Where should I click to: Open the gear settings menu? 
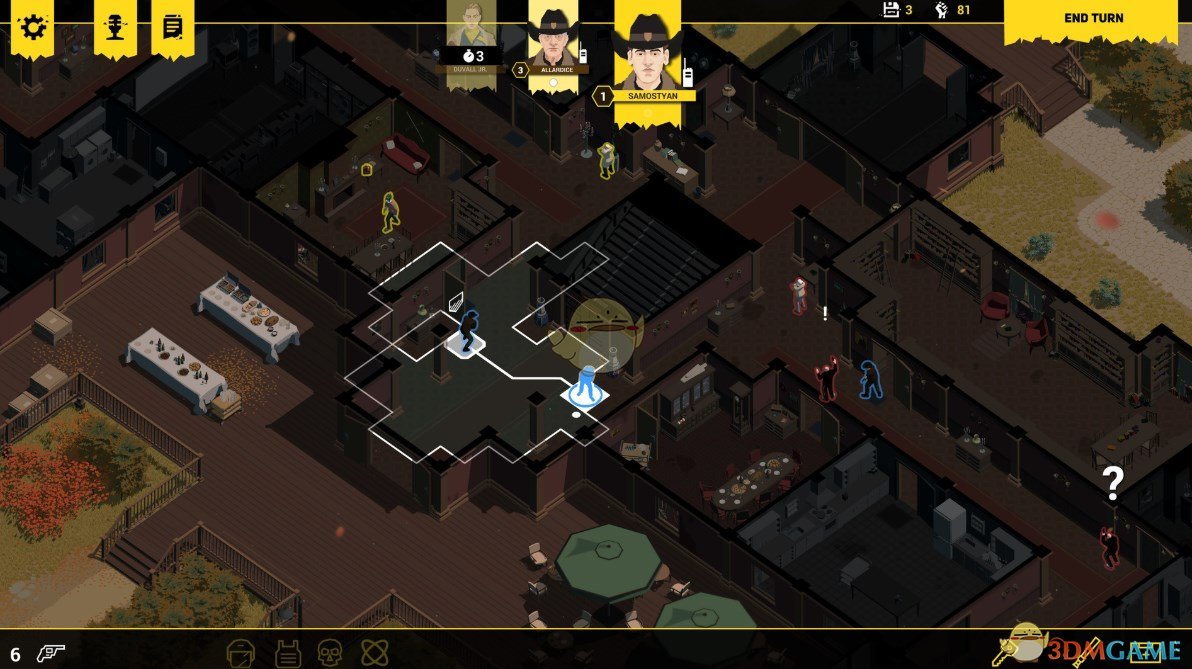[32, 25]
